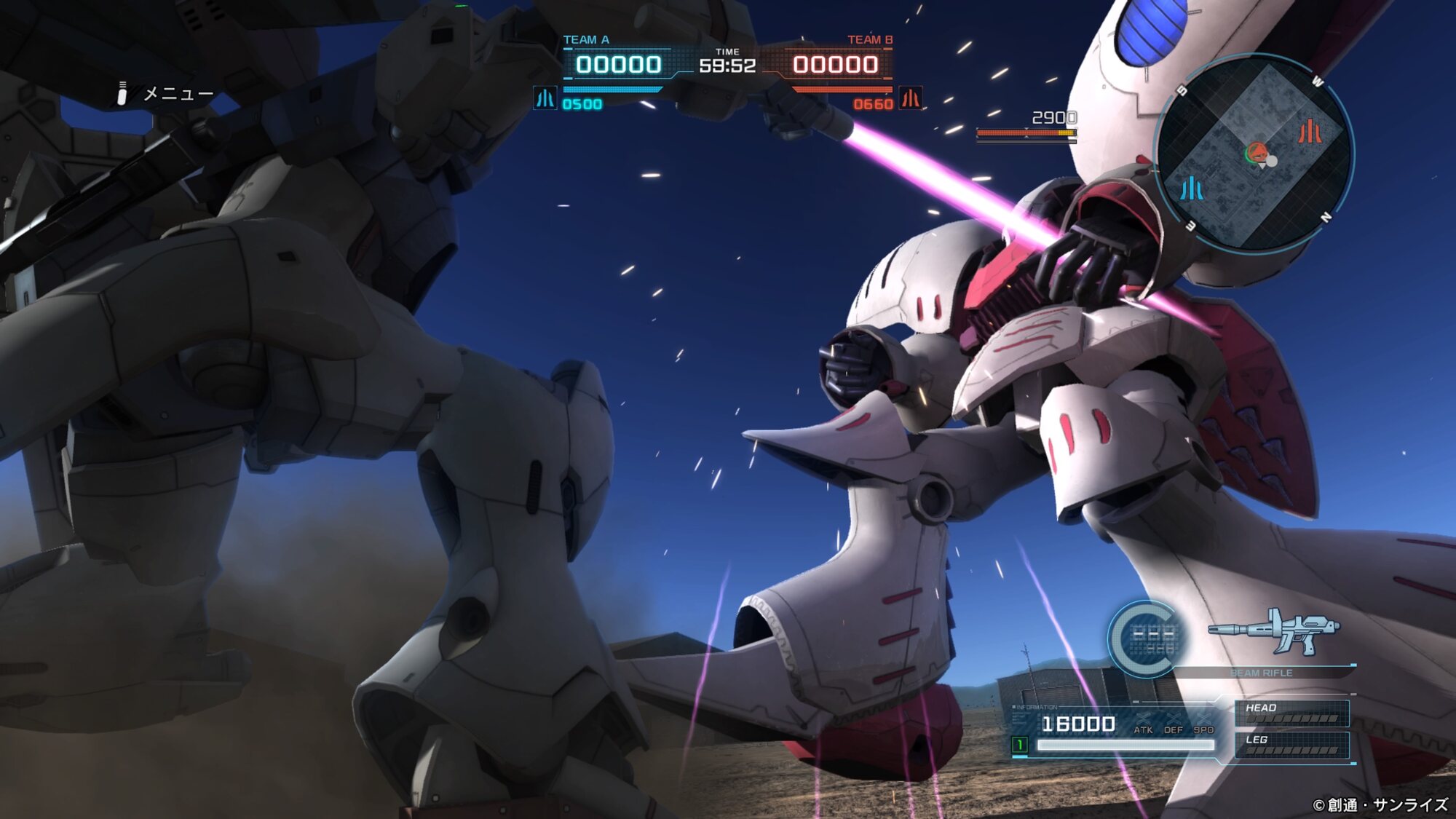Viewport: 1456px width, 819px height.
Task: Click the Team A base icon
Action: click(x=545, y=98)
